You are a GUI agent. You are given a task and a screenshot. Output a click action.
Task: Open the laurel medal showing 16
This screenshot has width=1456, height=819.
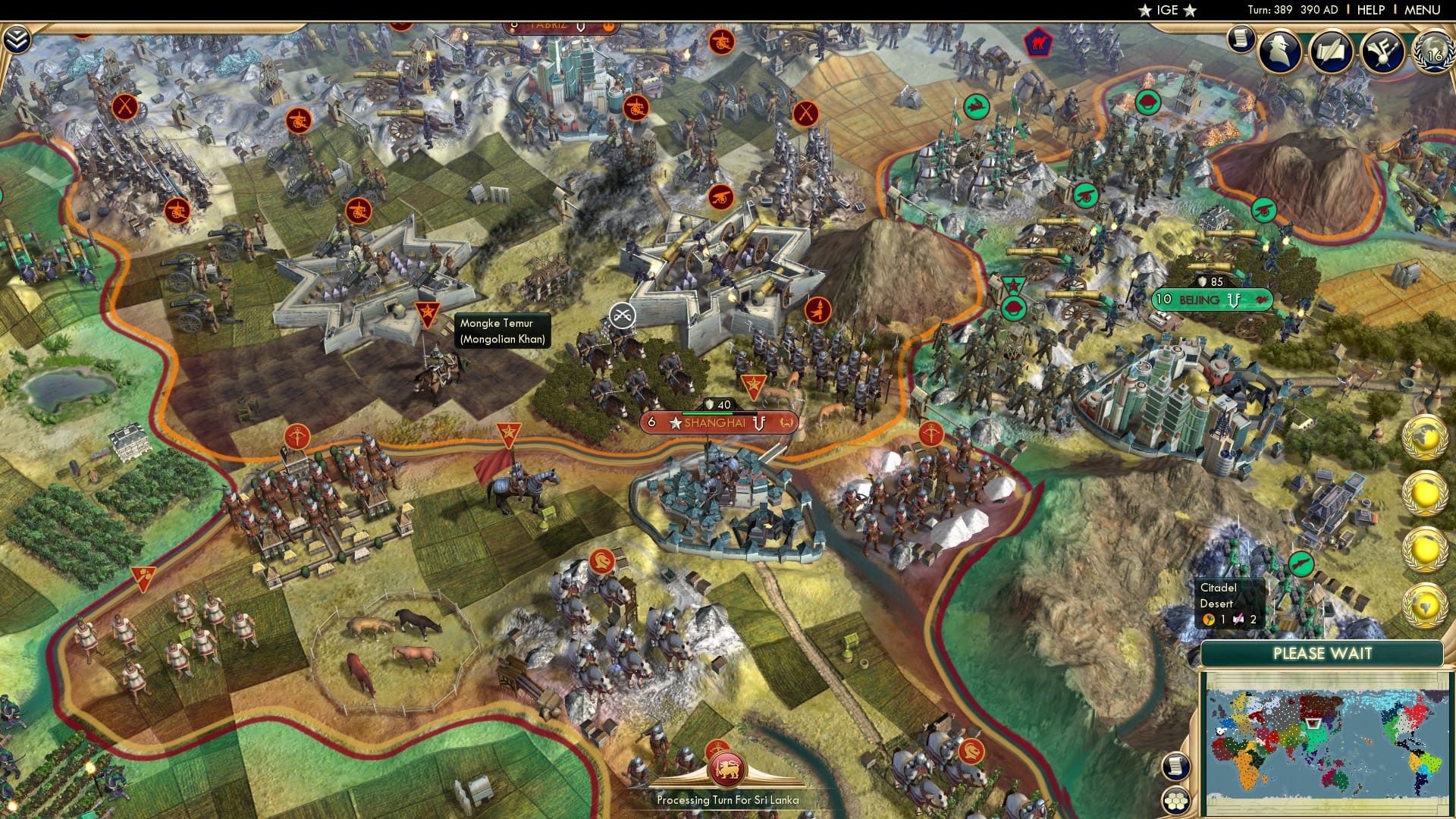tap(1432, 53)
